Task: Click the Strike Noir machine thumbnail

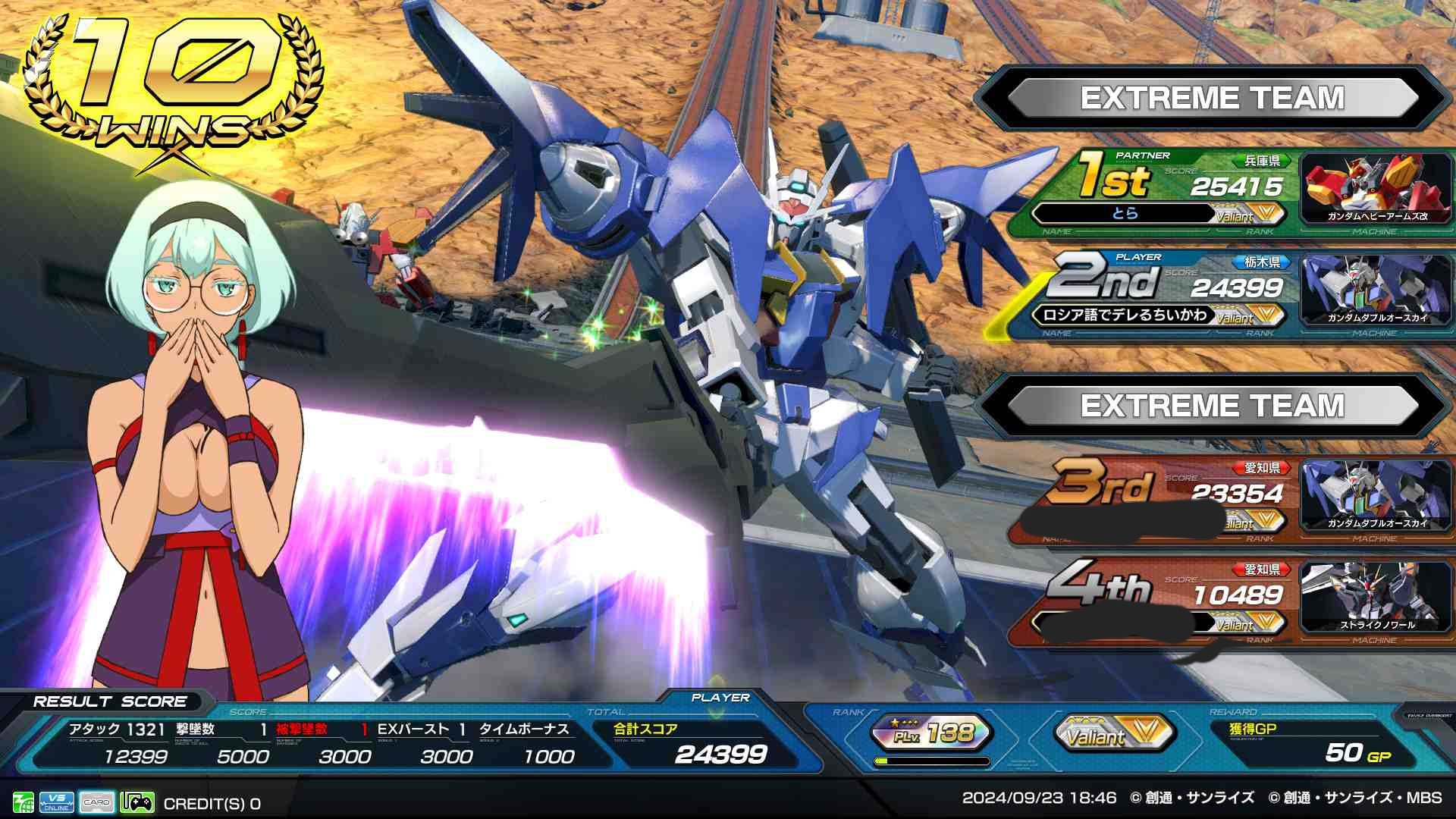Action: 1376,598
